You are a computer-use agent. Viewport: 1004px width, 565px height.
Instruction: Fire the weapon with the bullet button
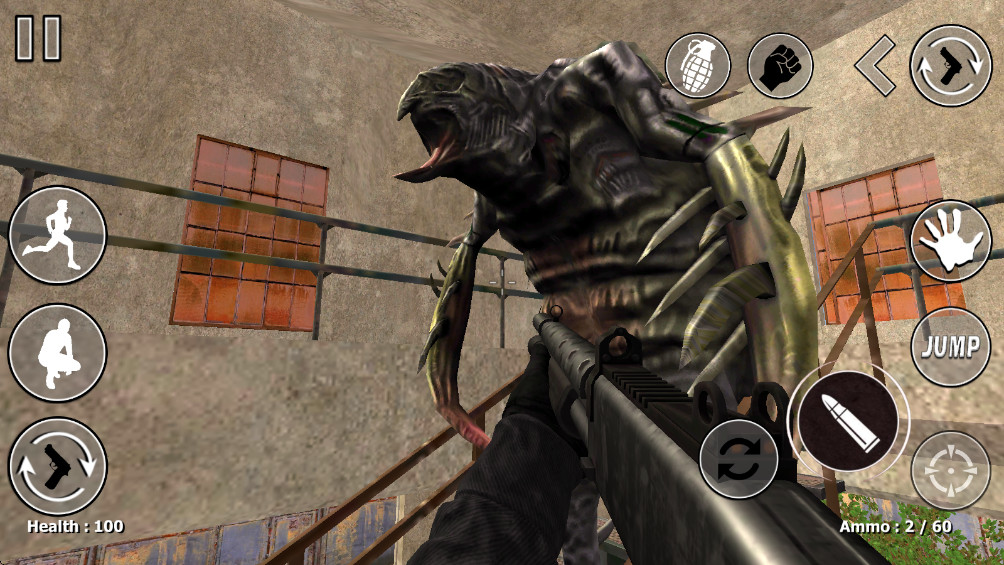(848, 422)
